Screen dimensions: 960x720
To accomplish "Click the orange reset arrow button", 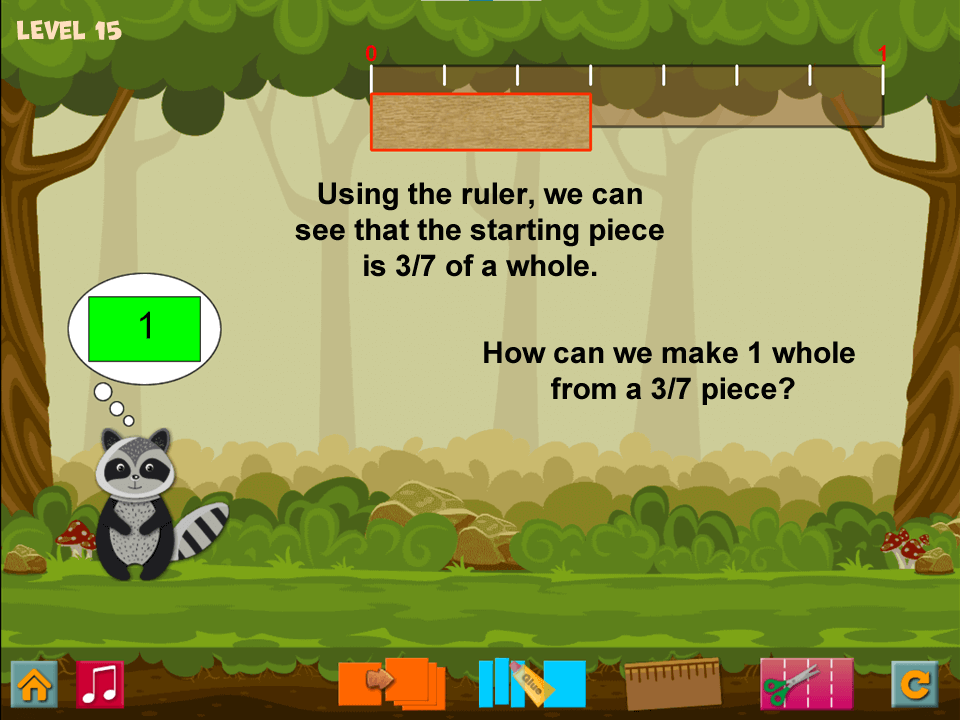I will 915,685.
